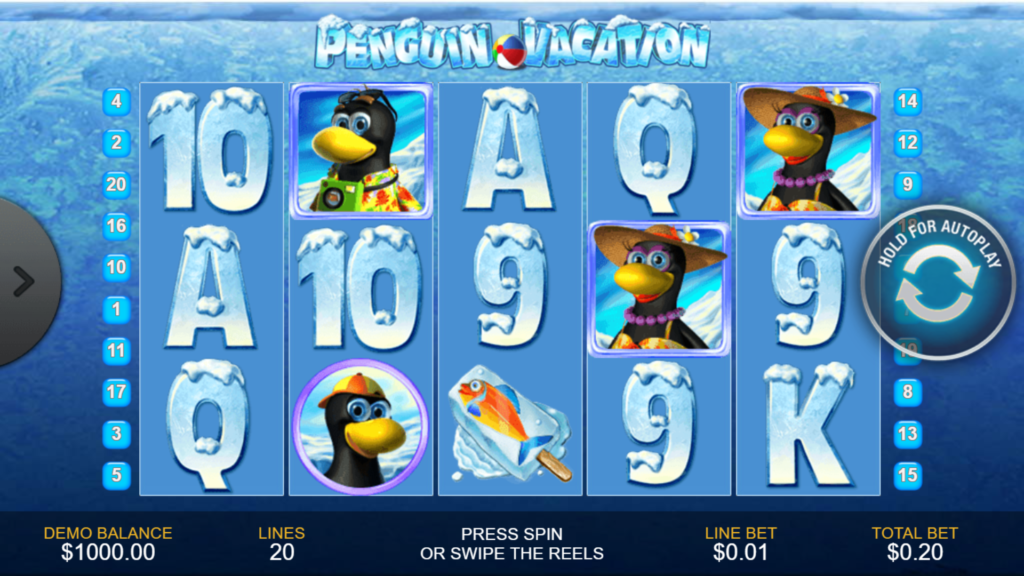1024x576 pixels.
Task: Choose payline 13 marker
Action: coord(907,434)
